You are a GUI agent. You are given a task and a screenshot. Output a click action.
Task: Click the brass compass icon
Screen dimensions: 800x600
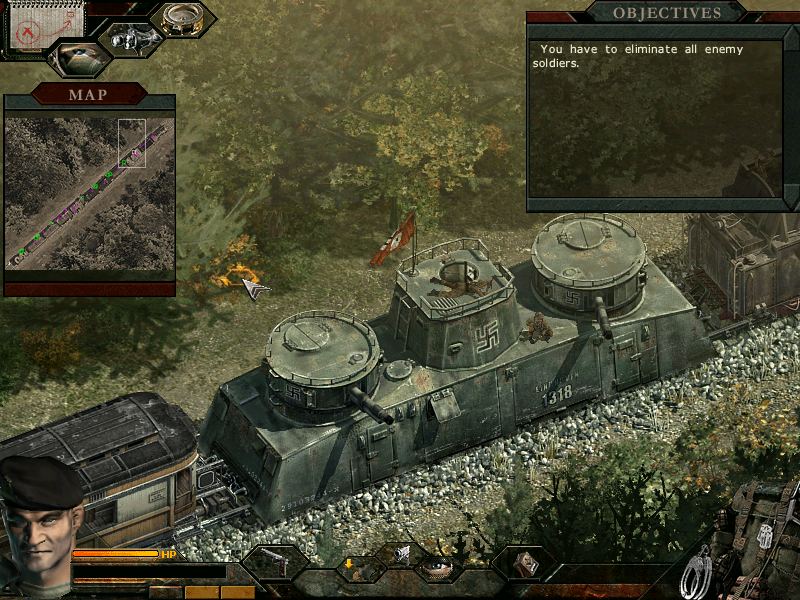pyautogui.click(x=181, y=20)
